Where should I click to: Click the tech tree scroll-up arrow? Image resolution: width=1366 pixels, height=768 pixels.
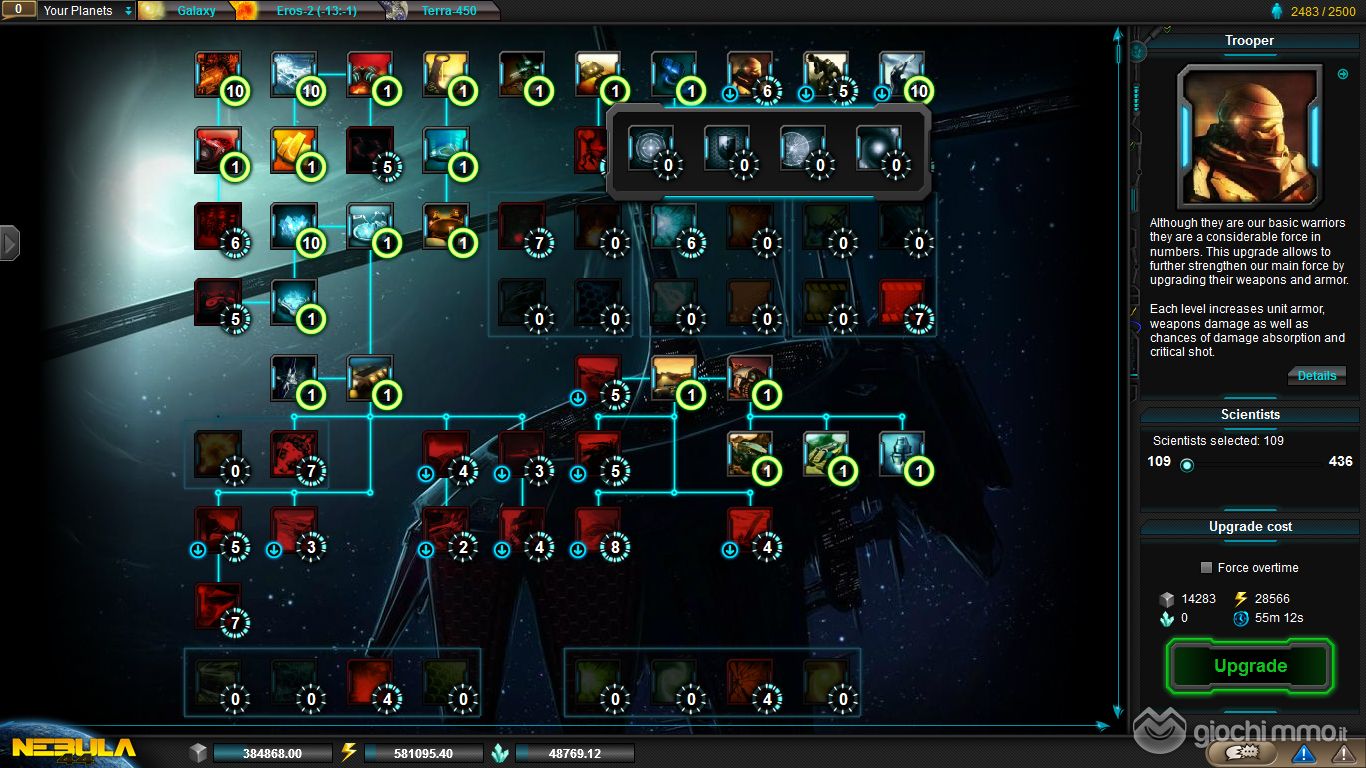click(x=1118, y=35)
